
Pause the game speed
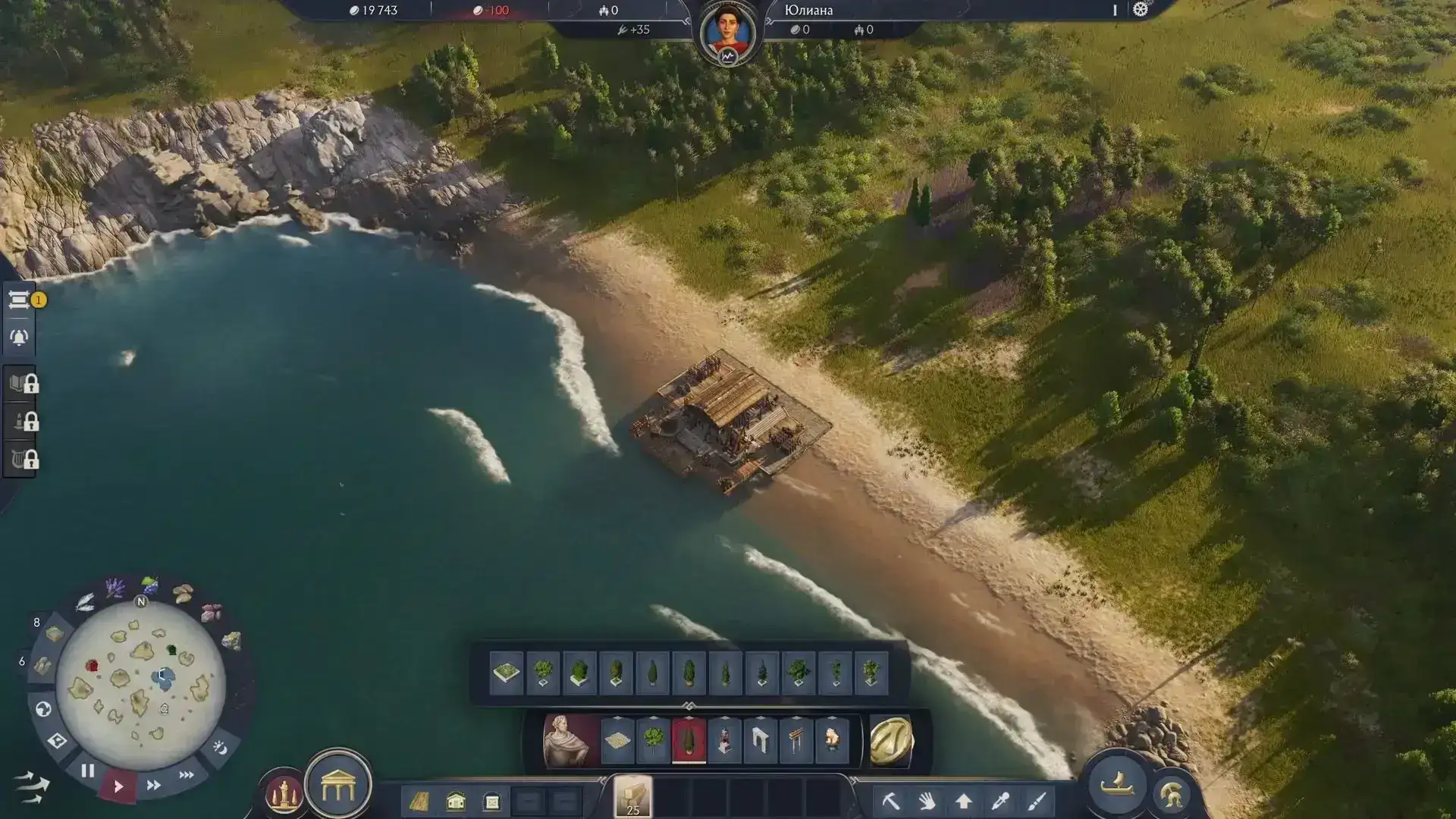tap(87, 771)
